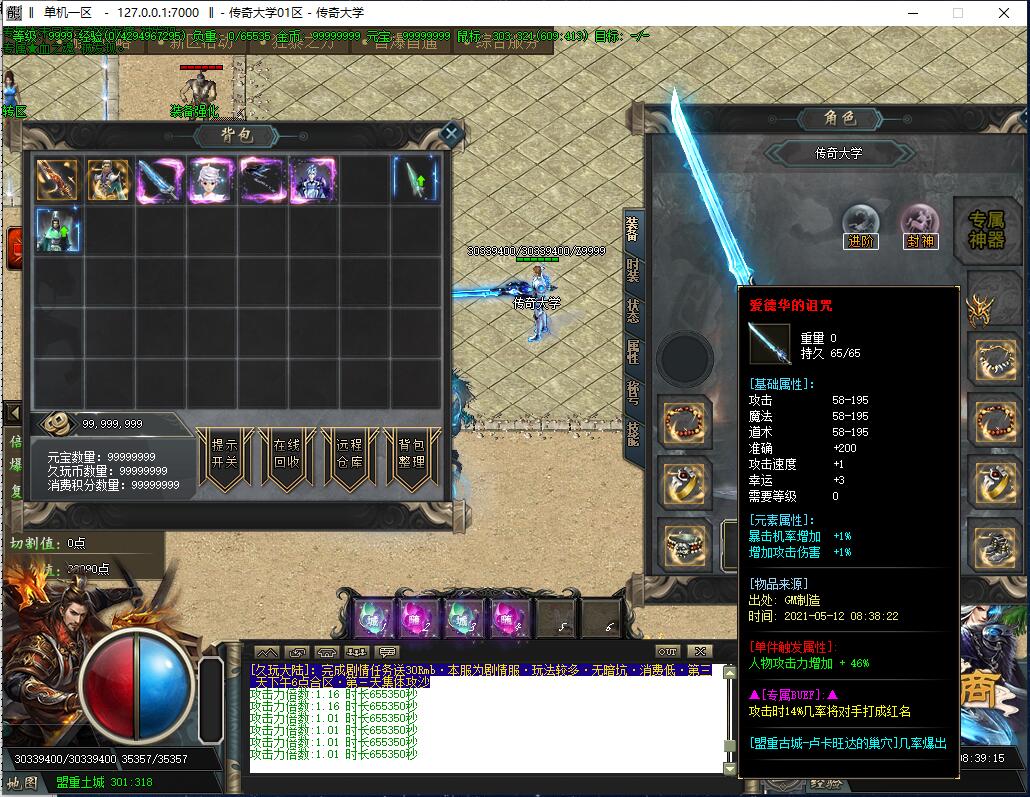Click the OUT button above the chat
The image size is (1030, 797).
(x=667, y=652)
